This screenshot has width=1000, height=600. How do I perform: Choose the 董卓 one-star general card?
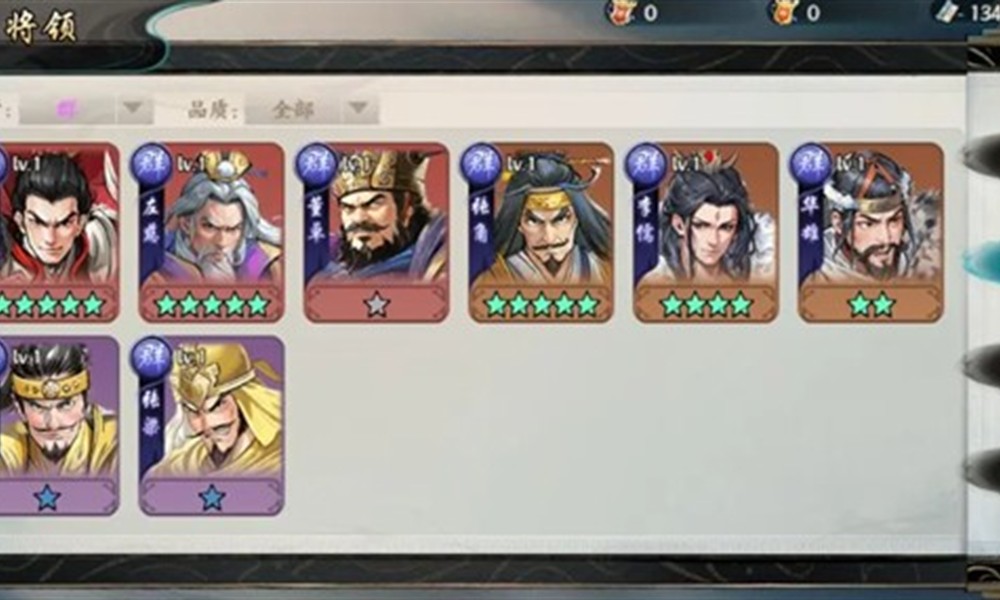376,232
